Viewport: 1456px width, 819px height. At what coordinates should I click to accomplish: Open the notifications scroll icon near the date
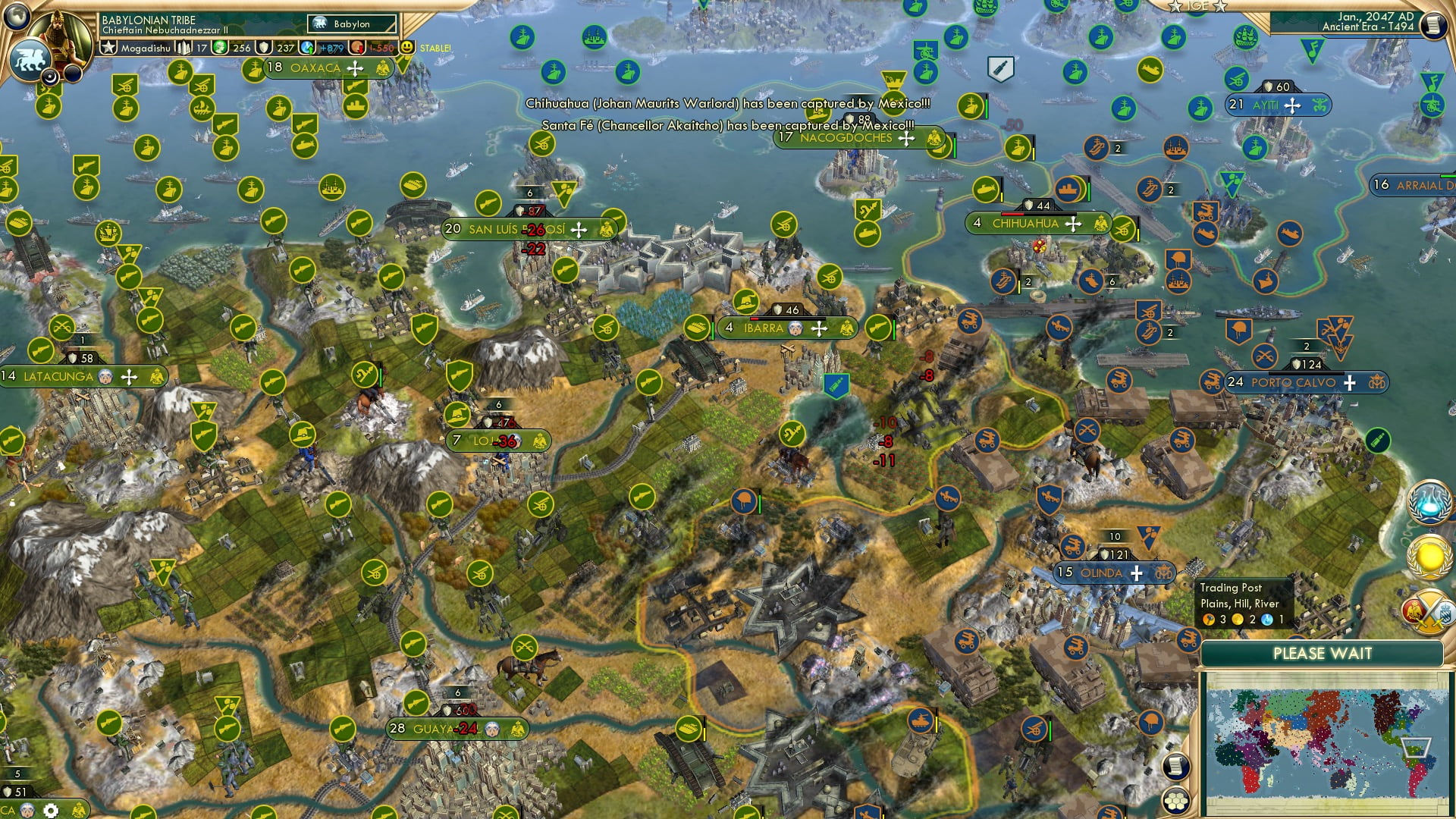tap(1433, 24)
